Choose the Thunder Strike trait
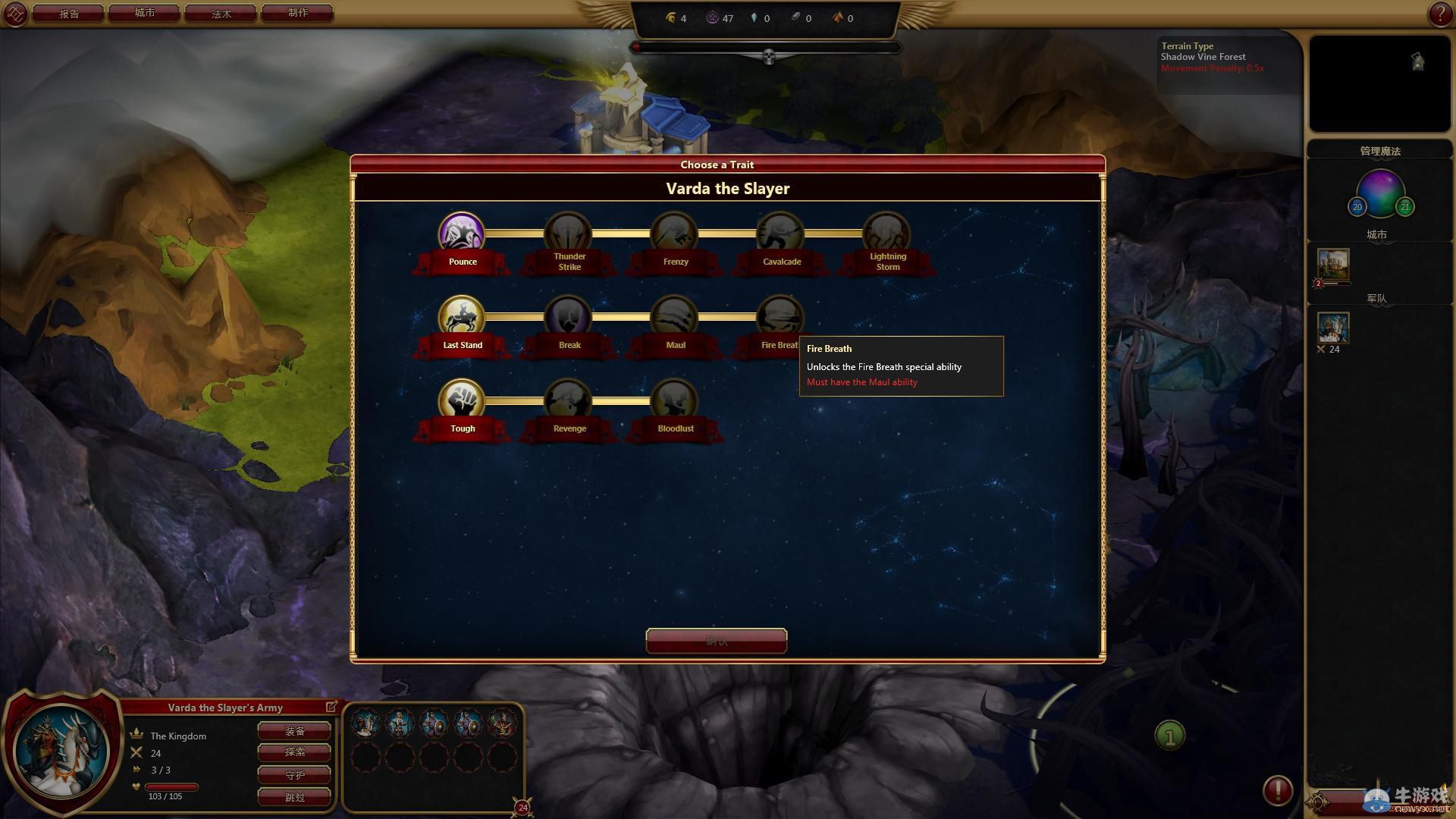The image size is (1456, 819). click(x=567, y=233)
